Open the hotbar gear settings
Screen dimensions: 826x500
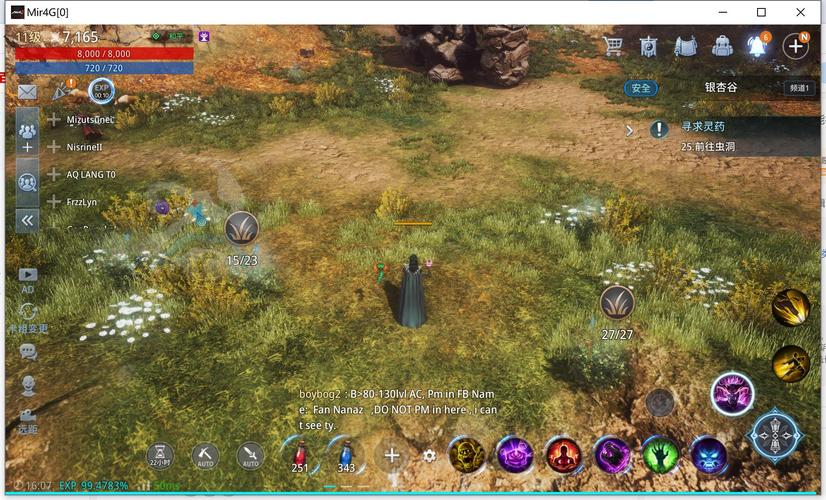pyautogui.click(x=429, y=456)
